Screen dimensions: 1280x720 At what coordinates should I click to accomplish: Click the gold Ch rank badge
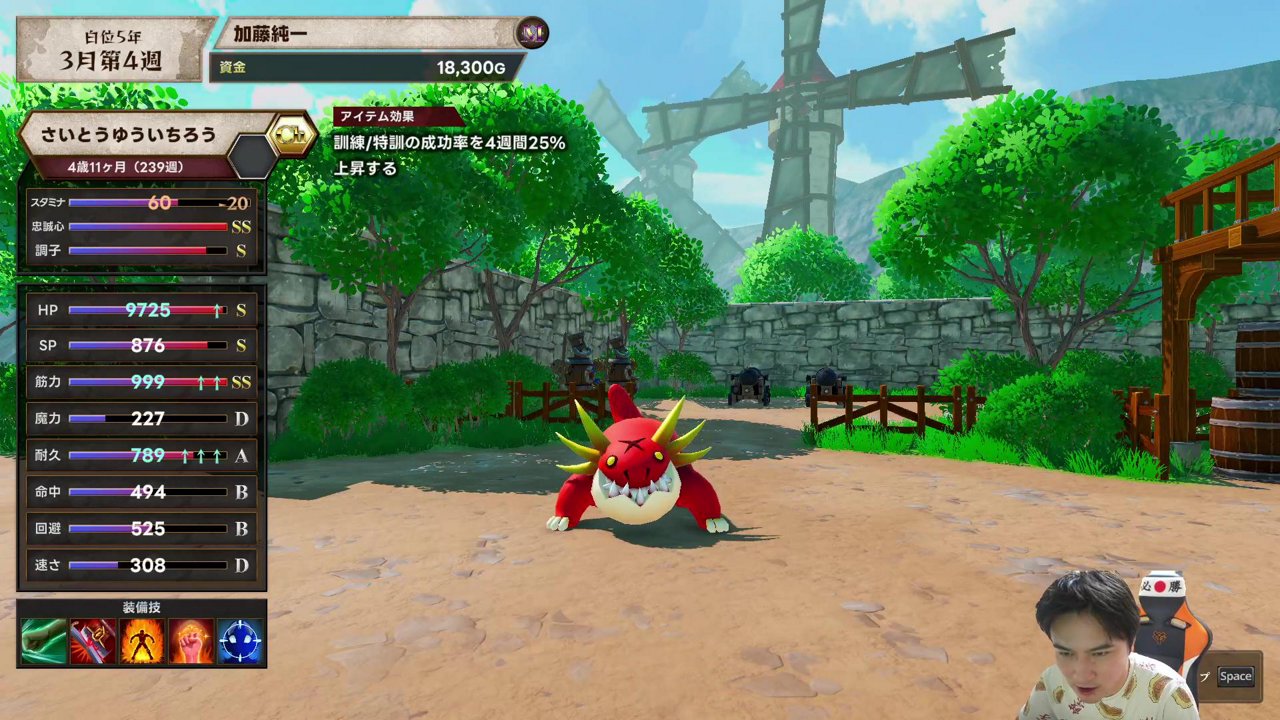(x=291, y=134)
